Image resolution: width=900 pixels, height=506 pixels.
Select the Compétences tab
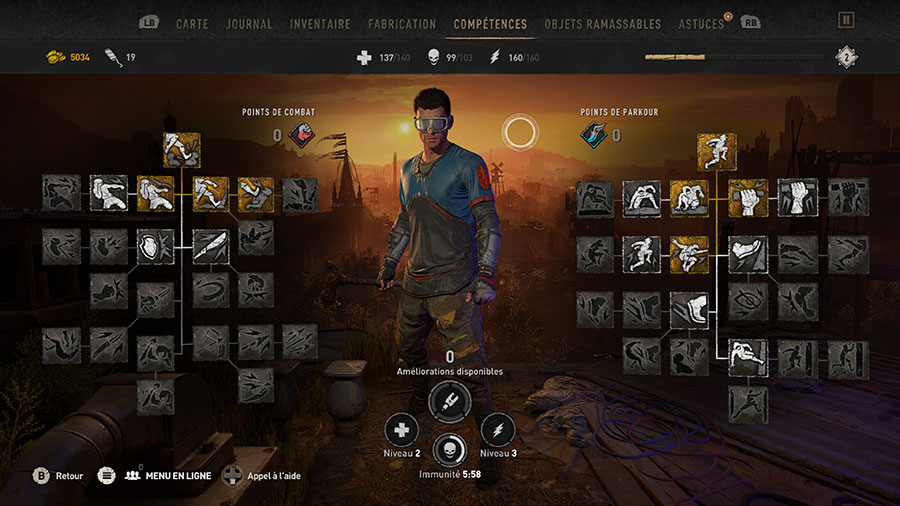pyautogui.click(x=490, y=23)
